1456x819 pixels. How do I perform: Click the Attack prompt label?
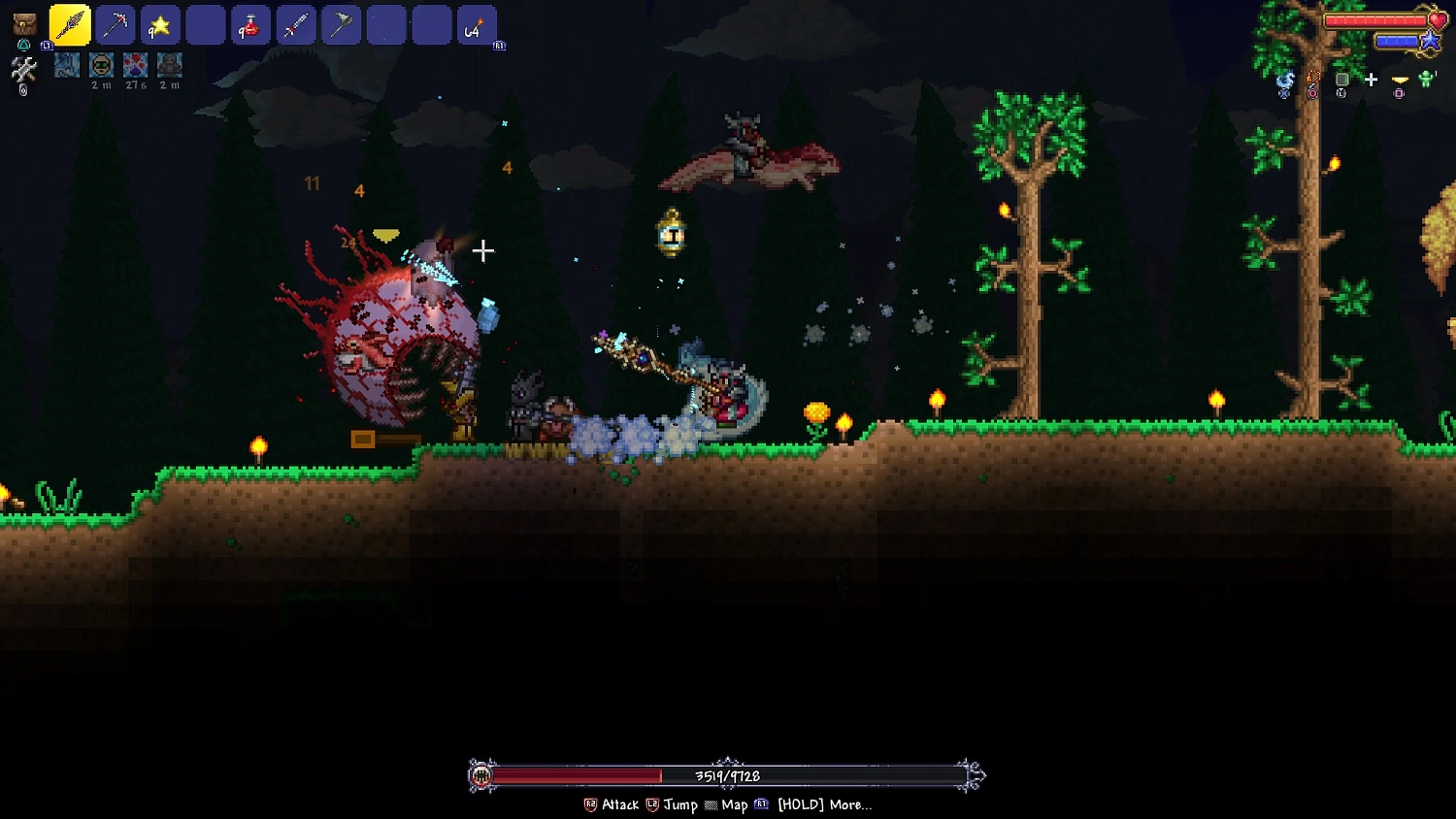click(619, 805)
